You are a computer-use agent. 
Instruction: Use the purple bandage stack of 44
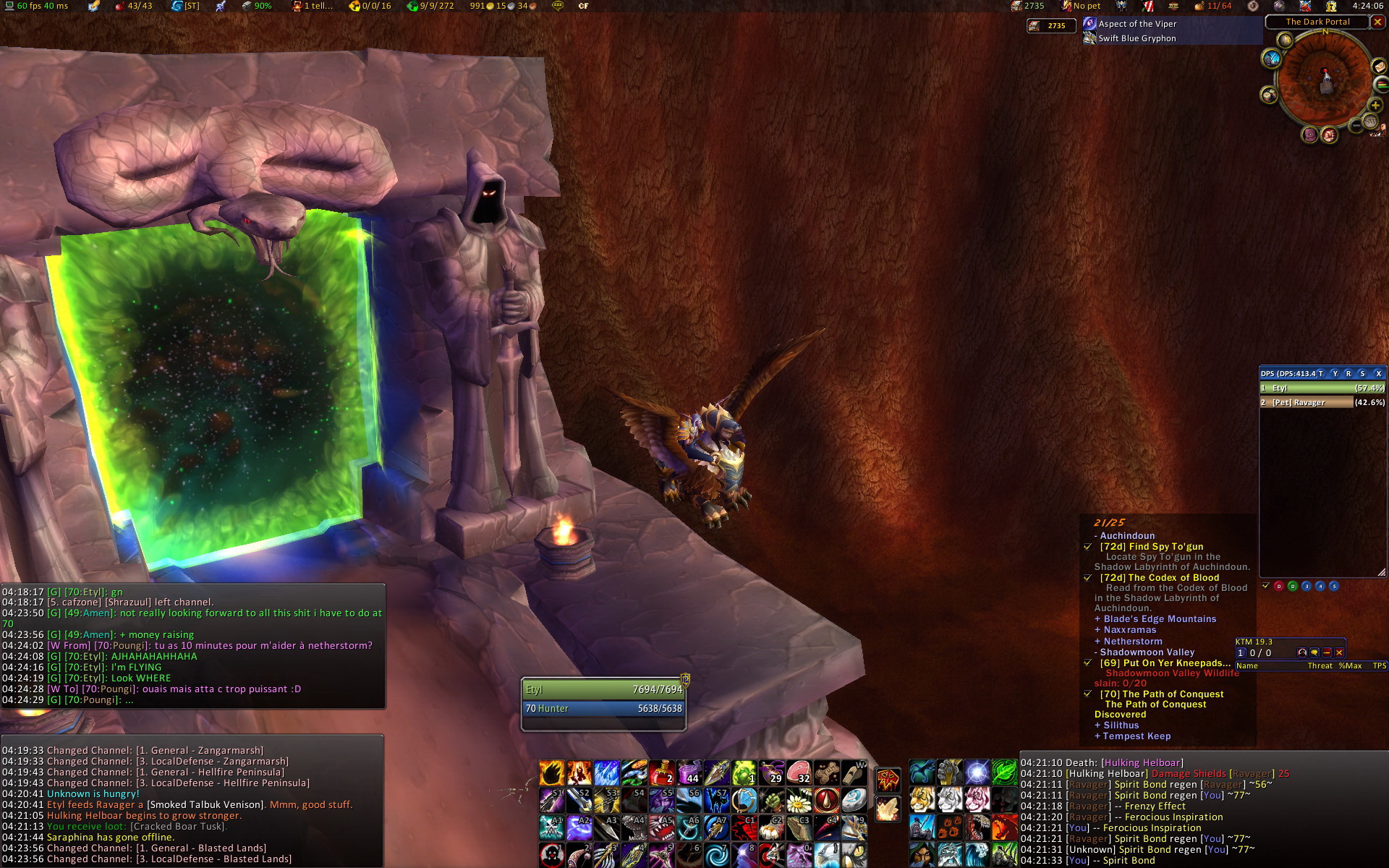click(689, 773)
